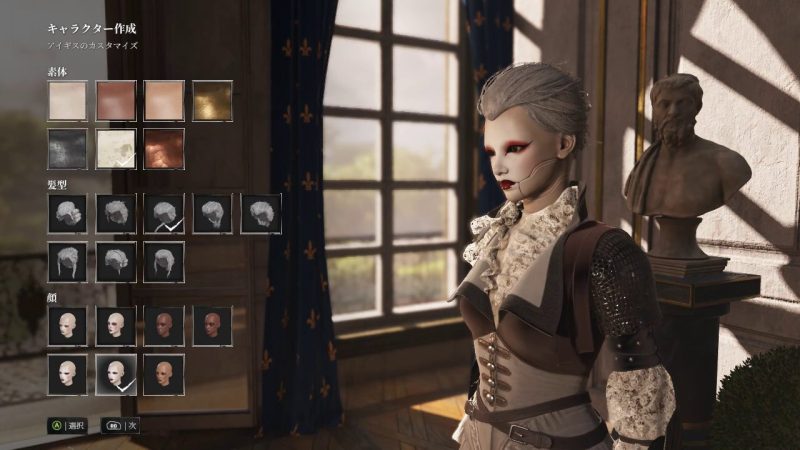Choose the gold body material swatch
Viewport: 800px width, 450px height.
point(212,101)
